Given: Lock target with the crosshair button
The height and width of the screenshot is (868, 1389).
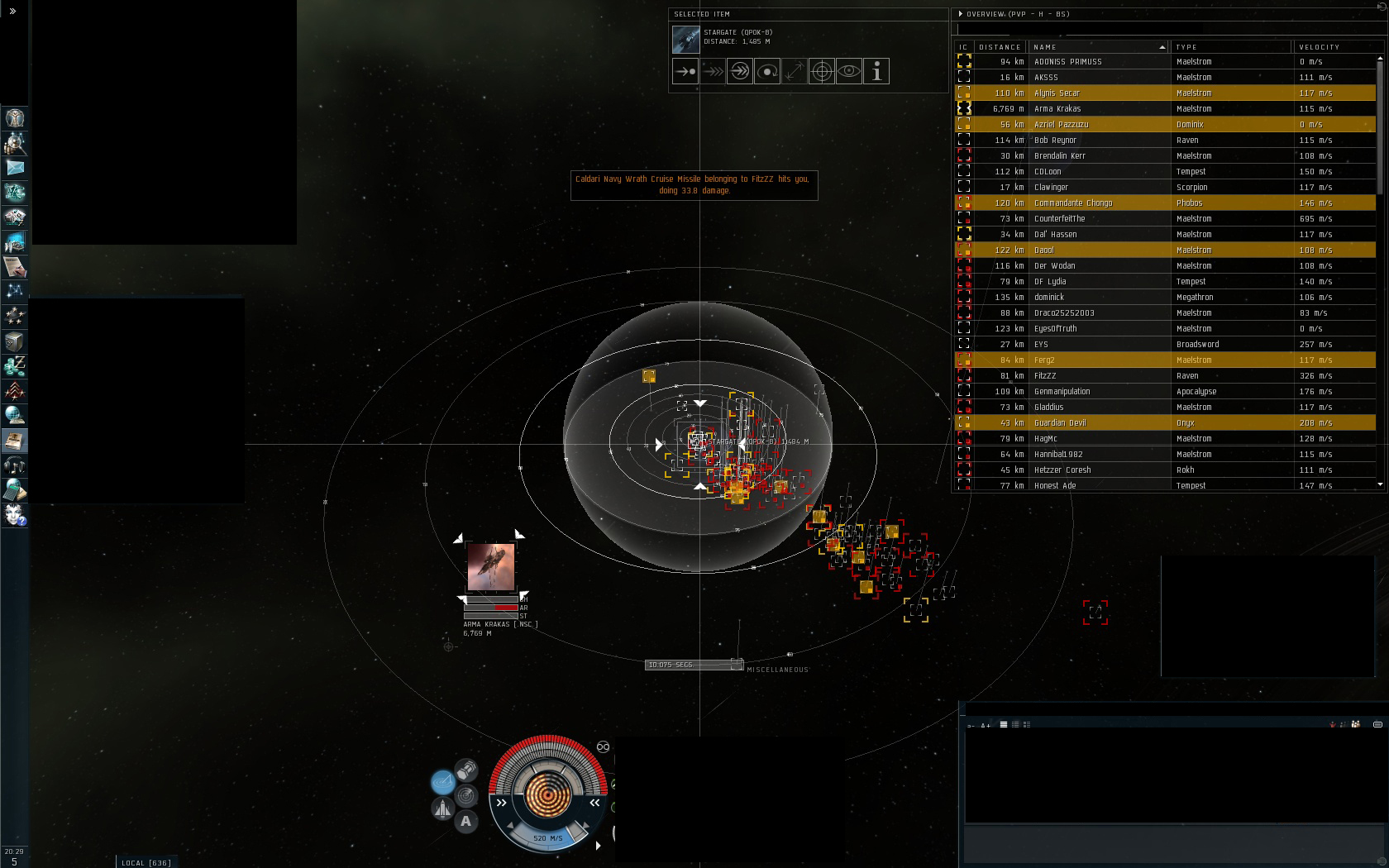Looking at the screenshot, I should pos(821,72).
